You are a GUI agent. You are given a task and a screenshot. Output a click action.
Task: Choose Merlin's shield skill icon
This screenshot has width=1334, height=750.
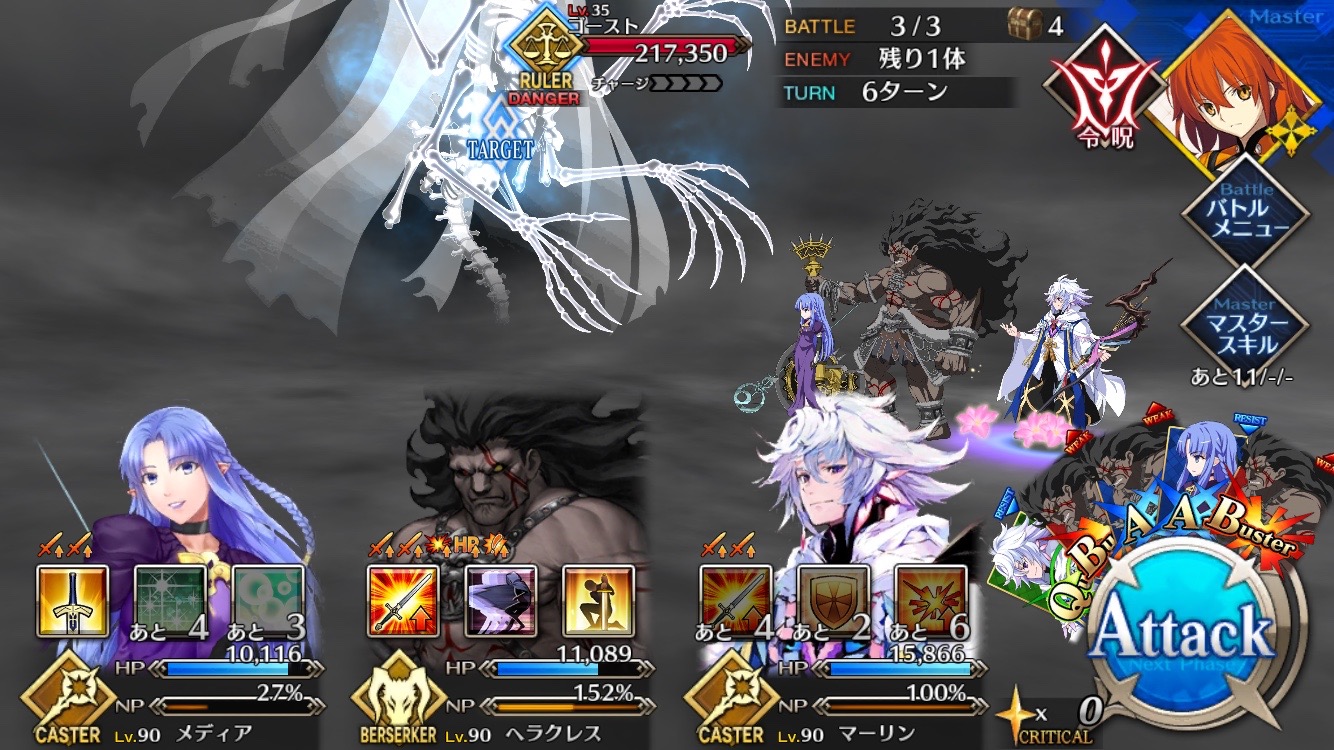(833, 601)
